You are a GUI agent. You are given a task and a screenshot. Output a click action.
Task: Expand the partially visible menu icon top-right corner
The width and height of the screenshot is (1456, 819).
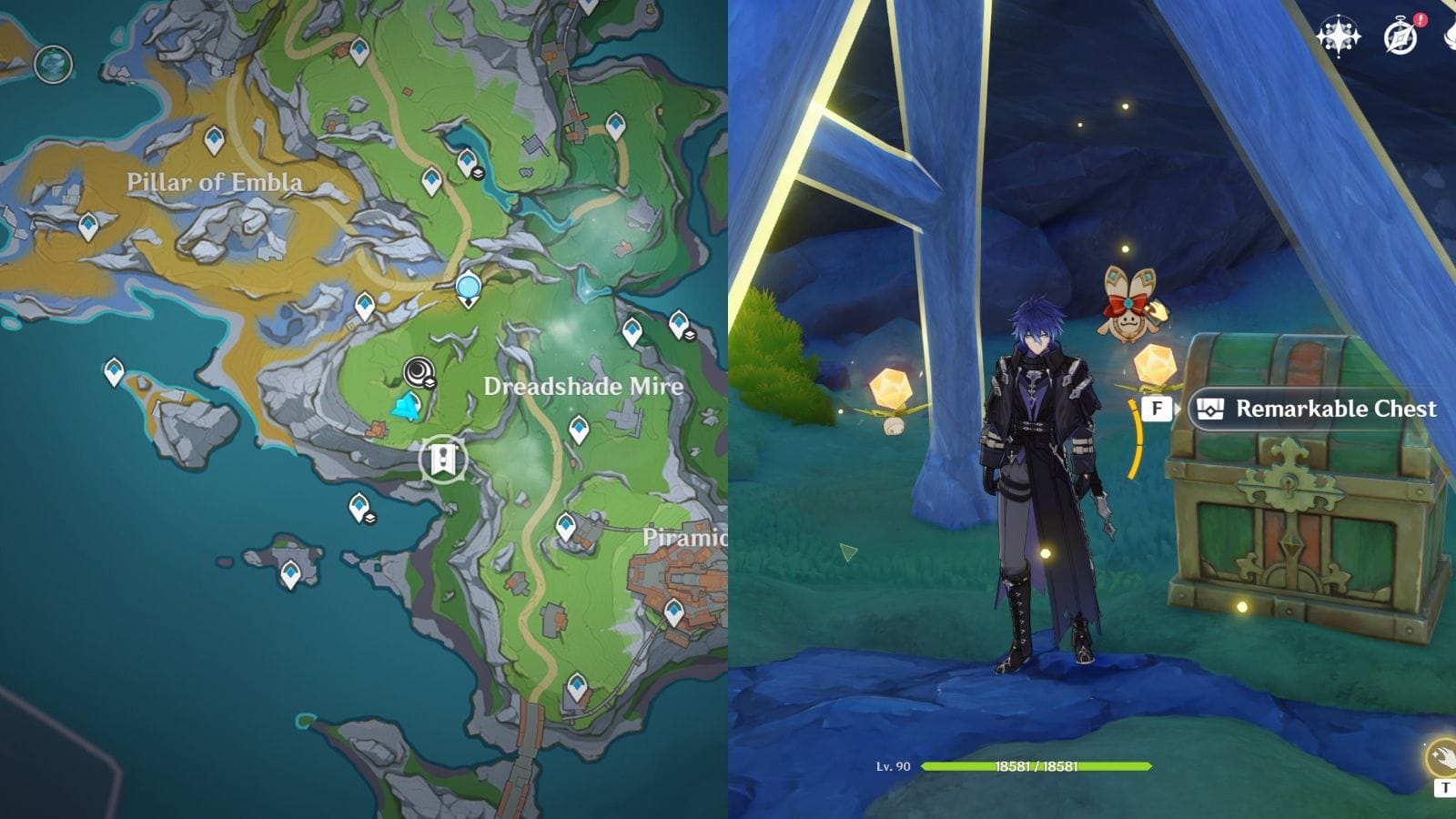[1449, 36]
